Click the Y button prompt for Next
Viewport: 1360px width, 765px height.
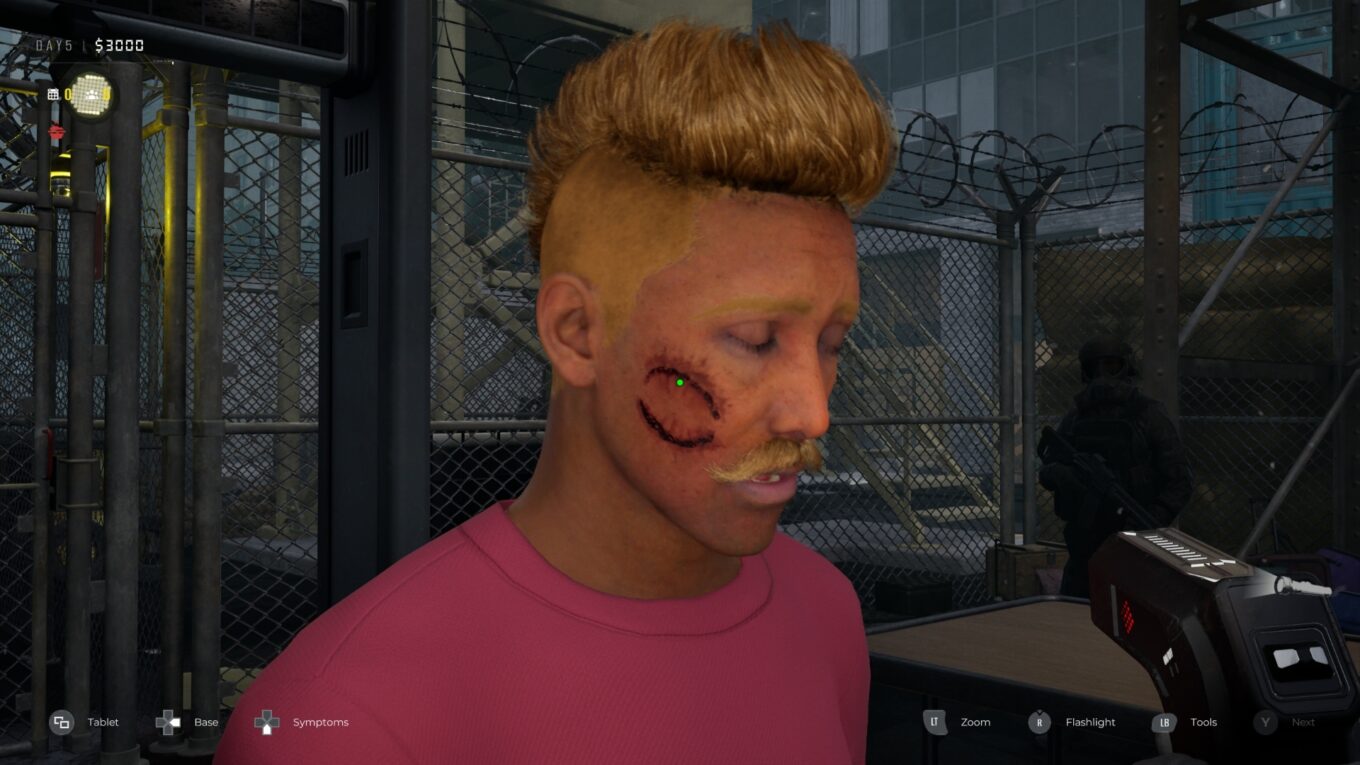click(1265, 721)
